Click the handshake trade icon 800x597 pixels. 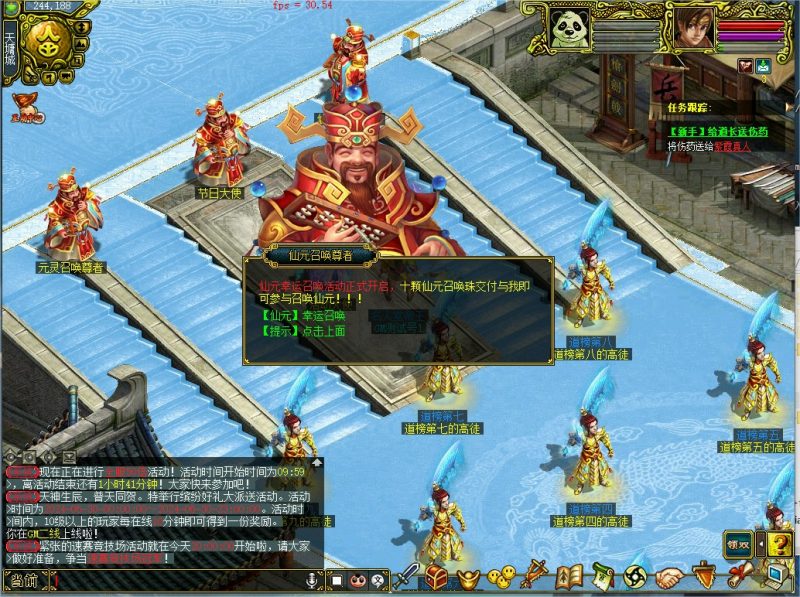coord(669,578)
